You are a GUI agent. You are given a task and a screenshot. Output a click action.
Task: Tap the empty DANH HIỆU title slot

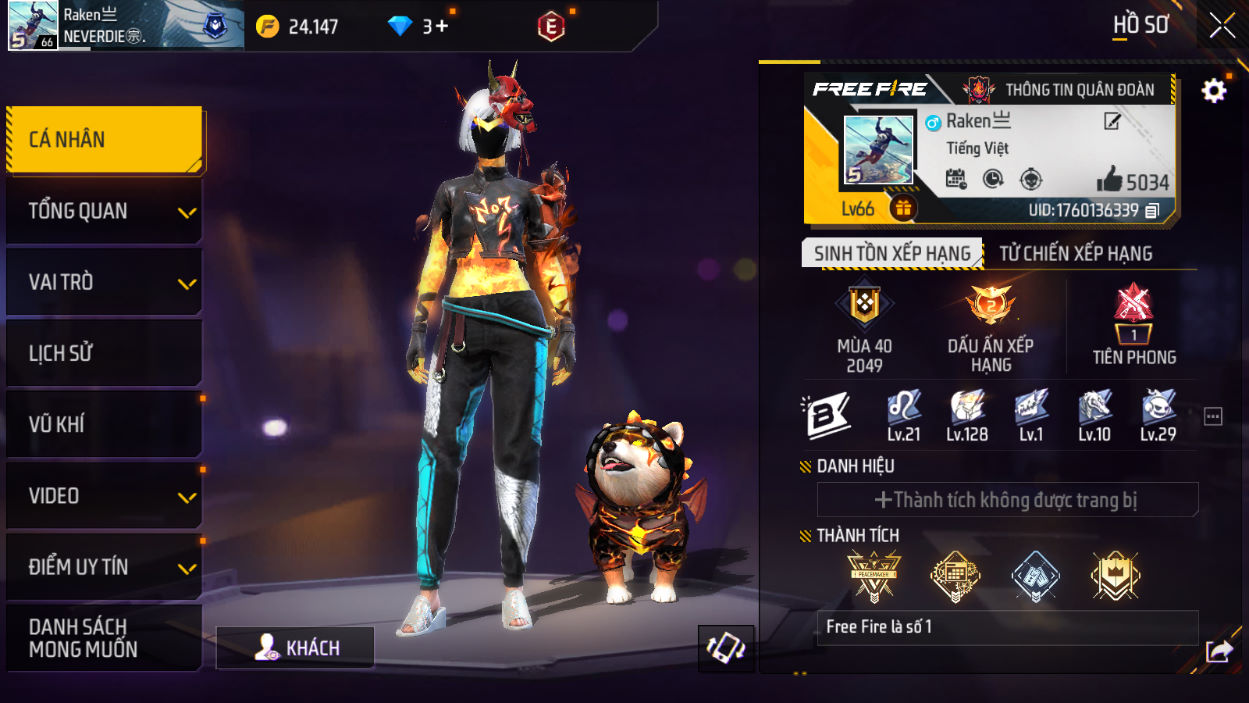tap(1007, 500)
